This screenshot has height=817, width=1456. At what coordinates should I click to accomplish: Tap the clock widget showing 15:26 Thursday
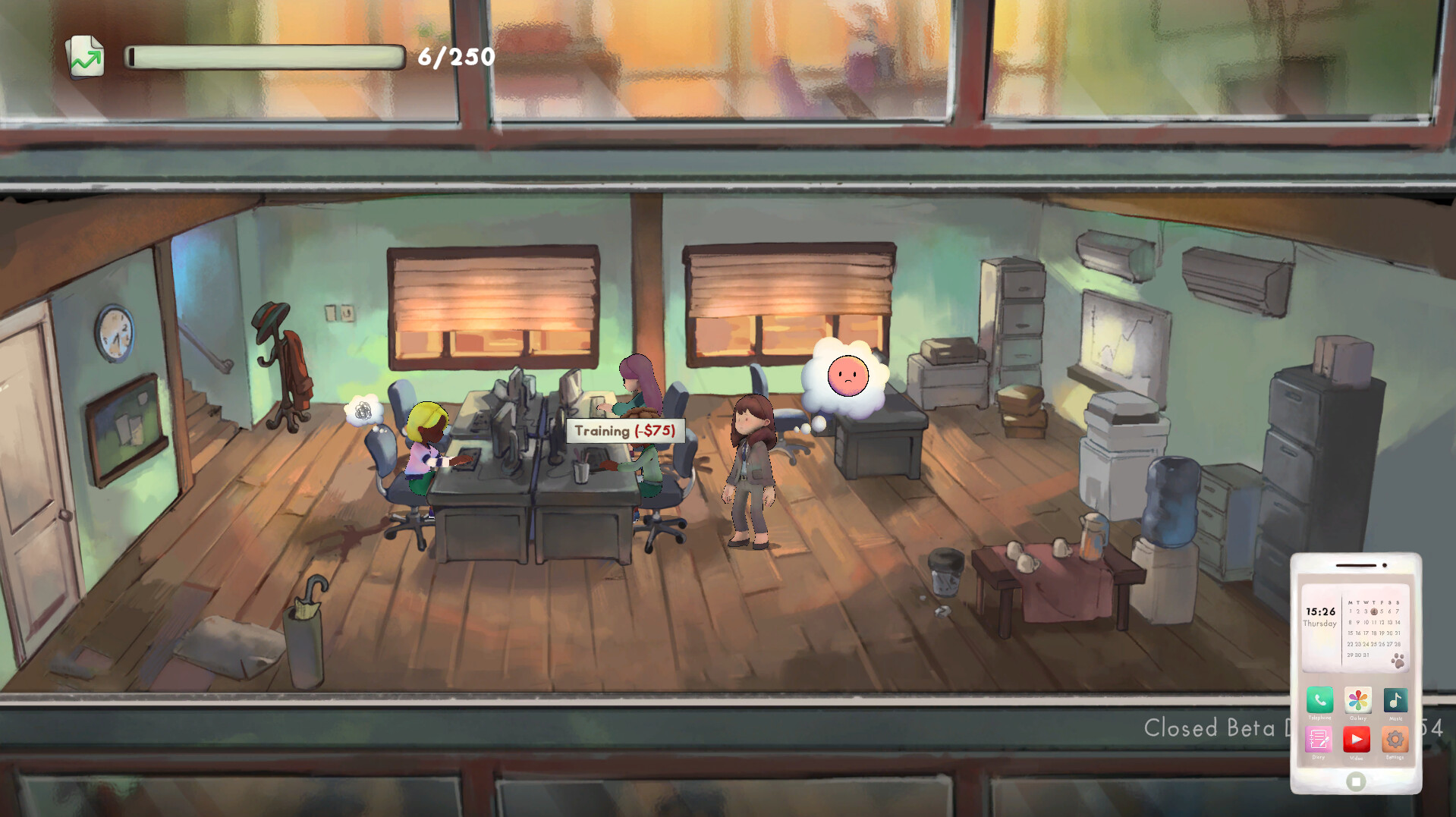coord(1319,616)
